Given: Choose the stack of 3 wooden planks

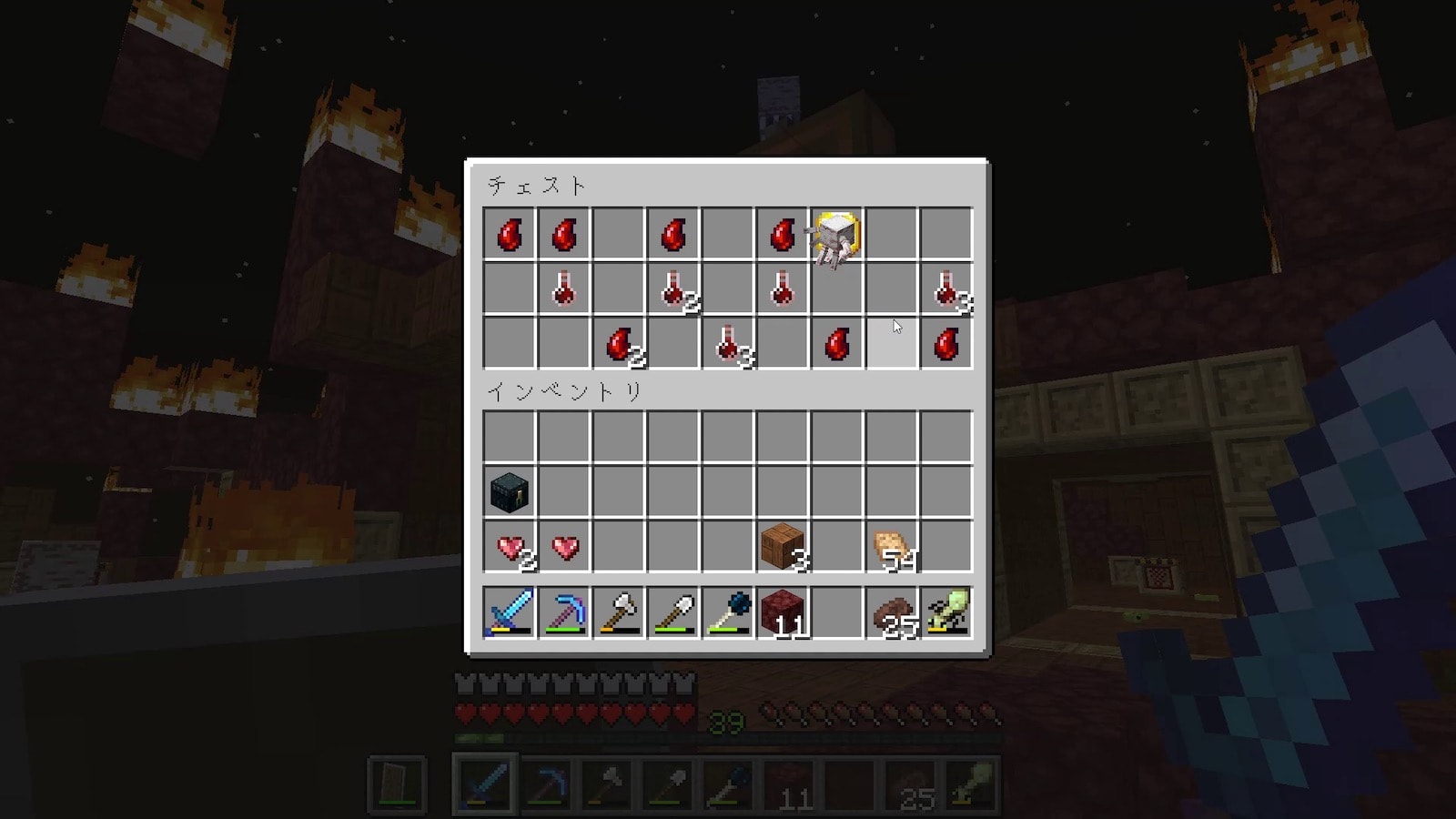Looking at the screenshot, I should tap(782, 547).
